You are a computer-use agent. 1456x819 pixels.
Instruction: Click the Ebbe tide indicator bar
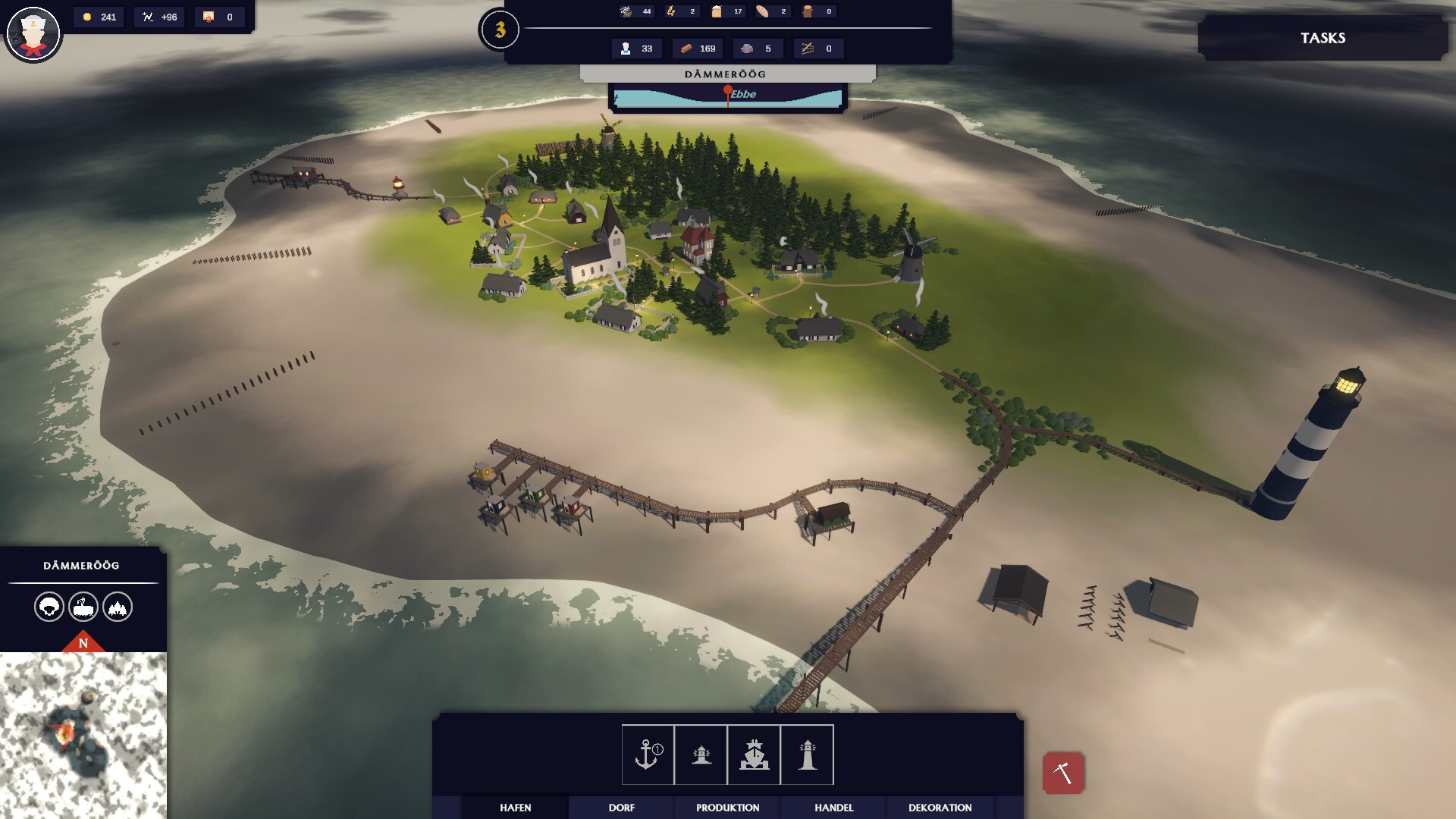pyautogui.click(x=727, y=96)
